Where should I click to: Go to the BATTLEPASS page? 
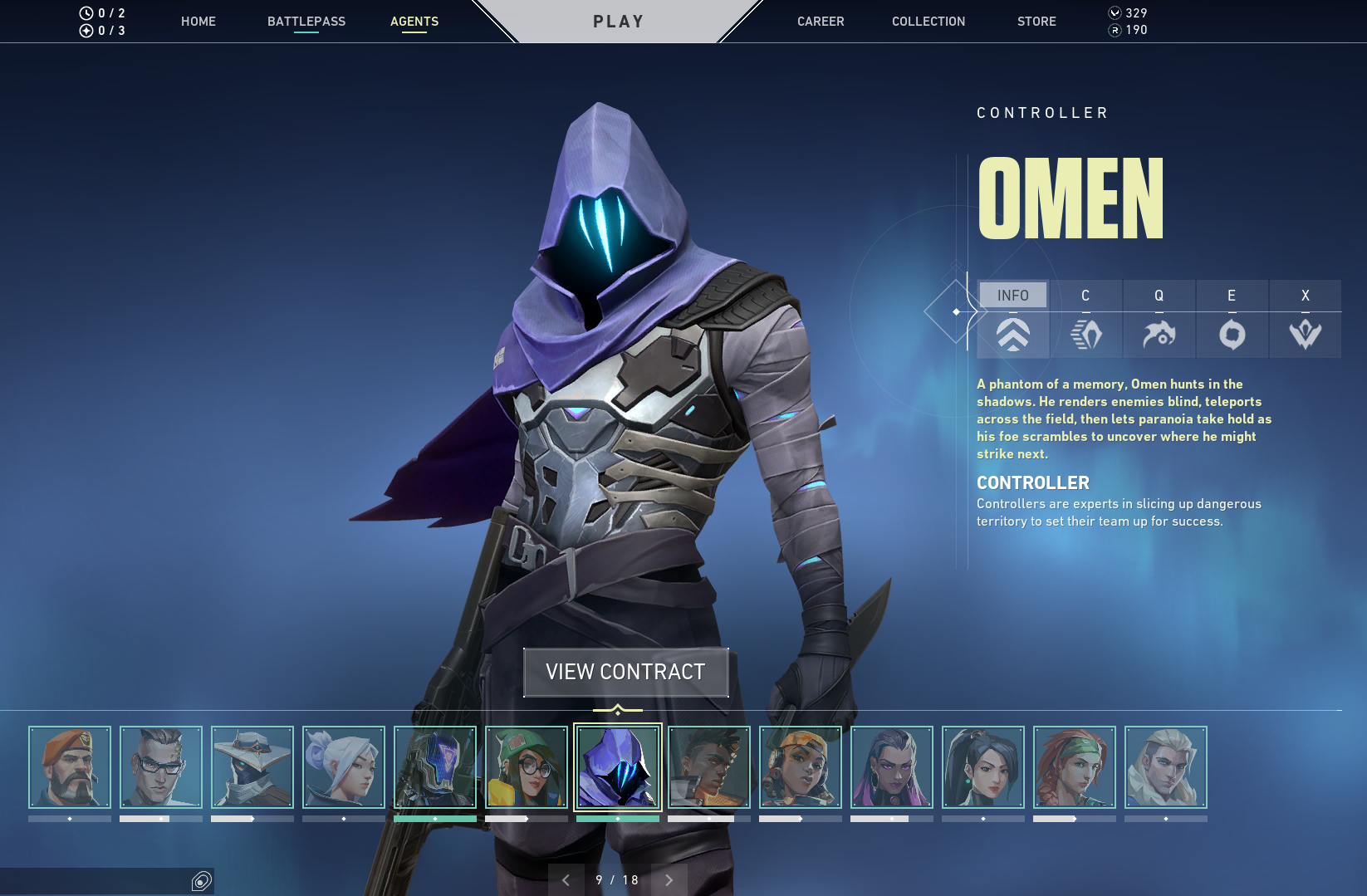click(x=306, y=22)
